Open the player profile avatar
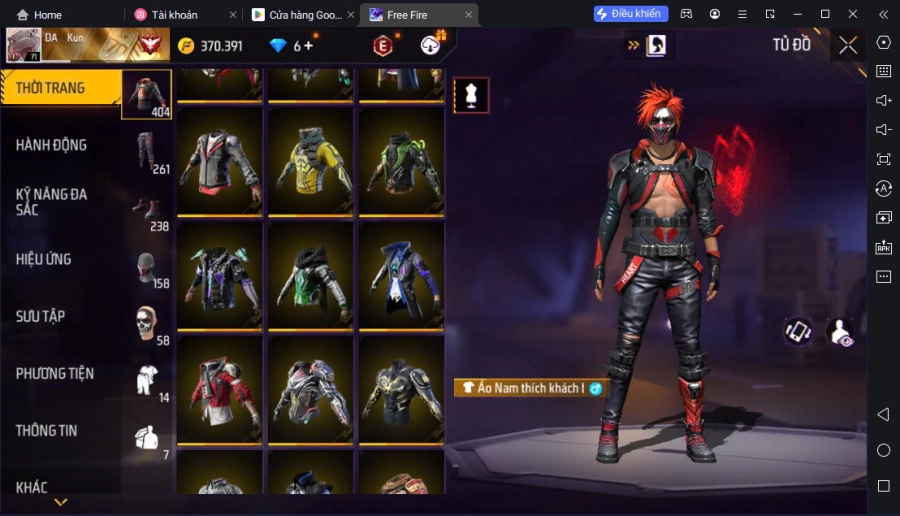Image resolution: width=900 pixels, height=516 pixels. [24, 45]
